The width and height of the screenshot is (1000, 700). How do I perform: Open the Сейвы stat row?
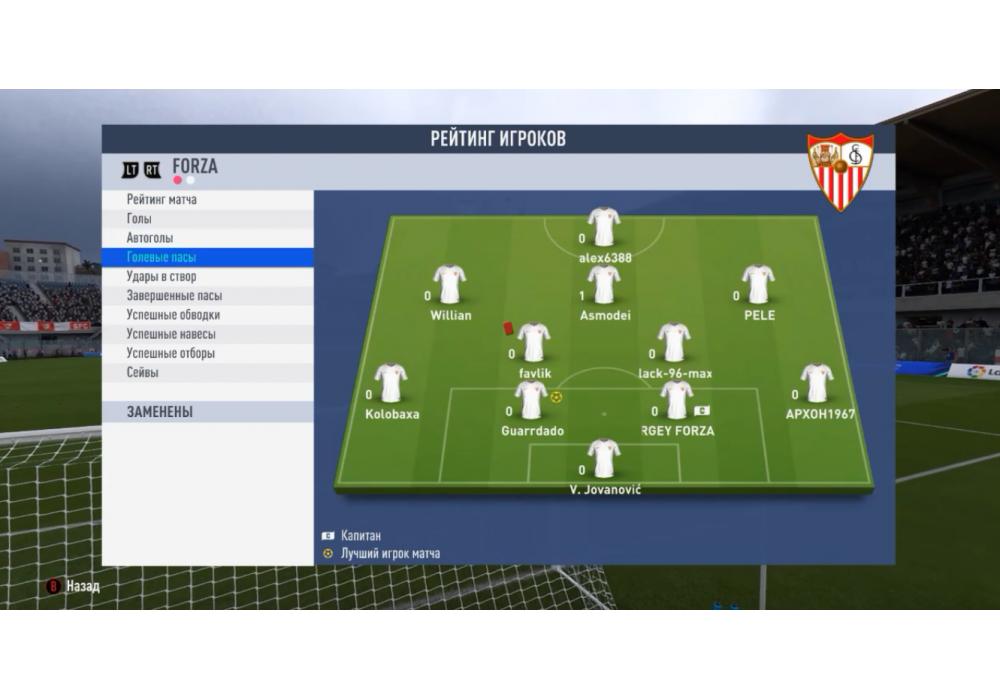pos(143,372)
